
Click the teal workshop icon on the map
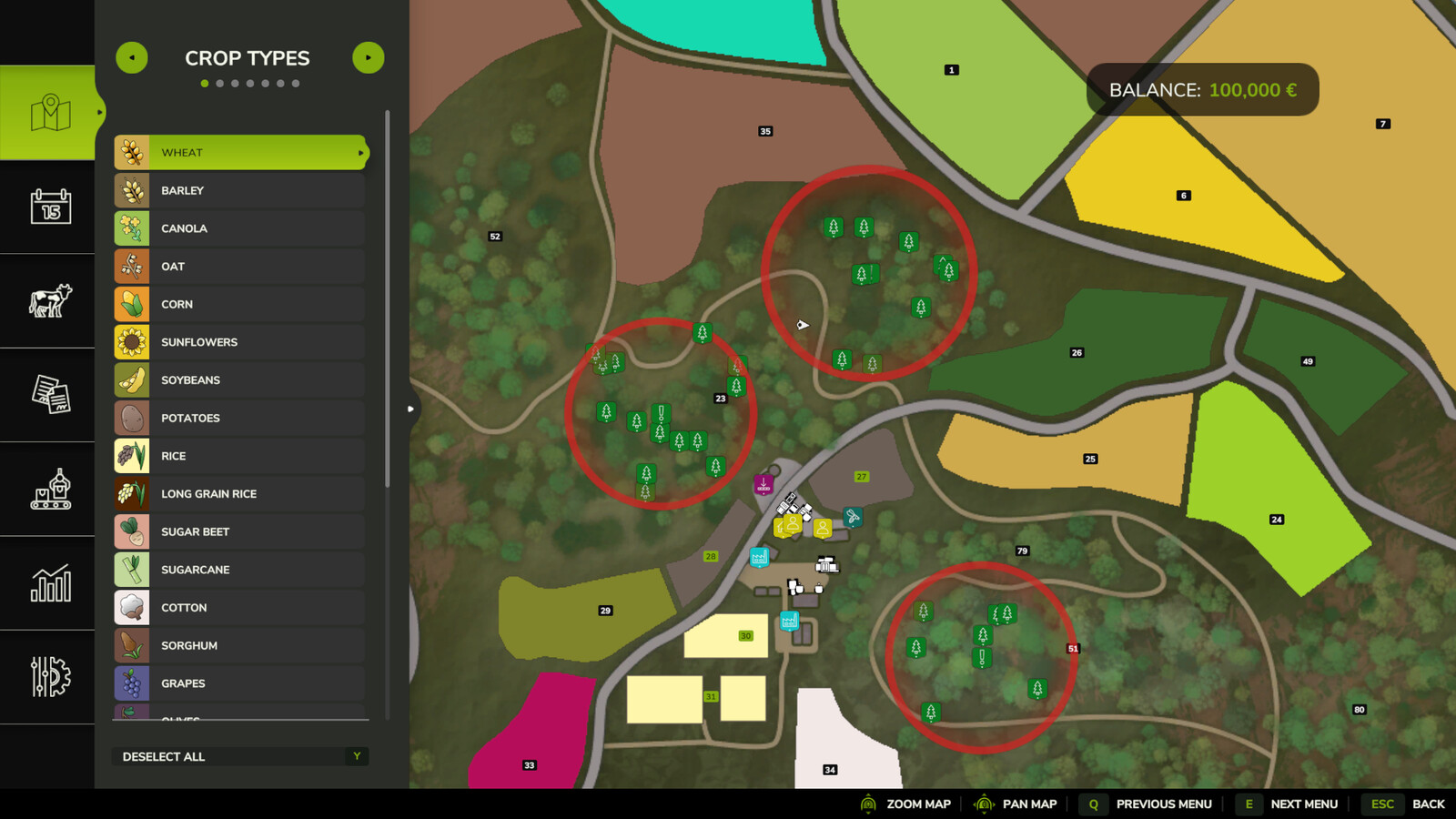pyautogui.click(x=853, y=516)
